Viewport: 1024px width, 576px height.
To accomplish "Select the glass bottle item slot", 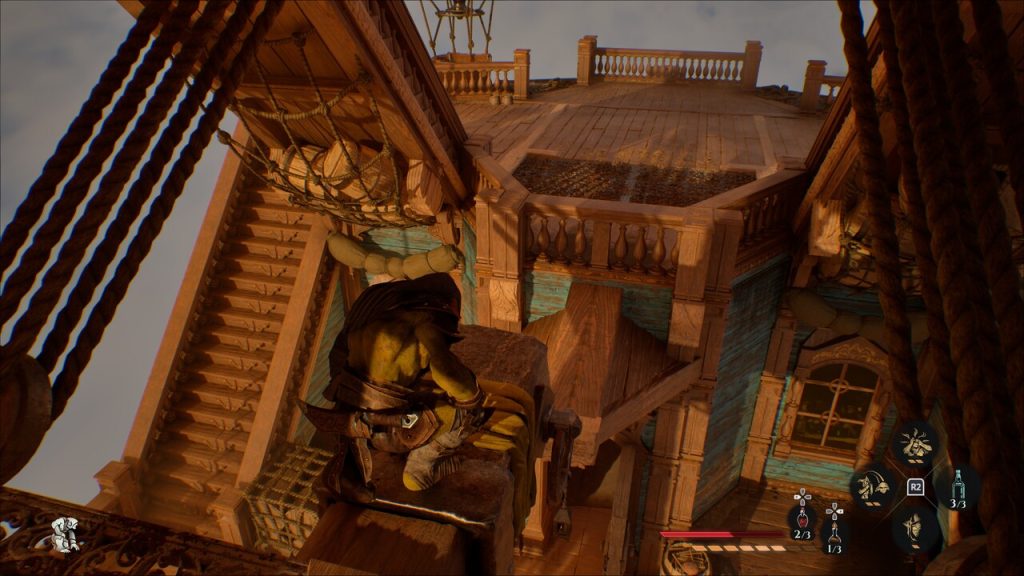I will tap(958, 486).
